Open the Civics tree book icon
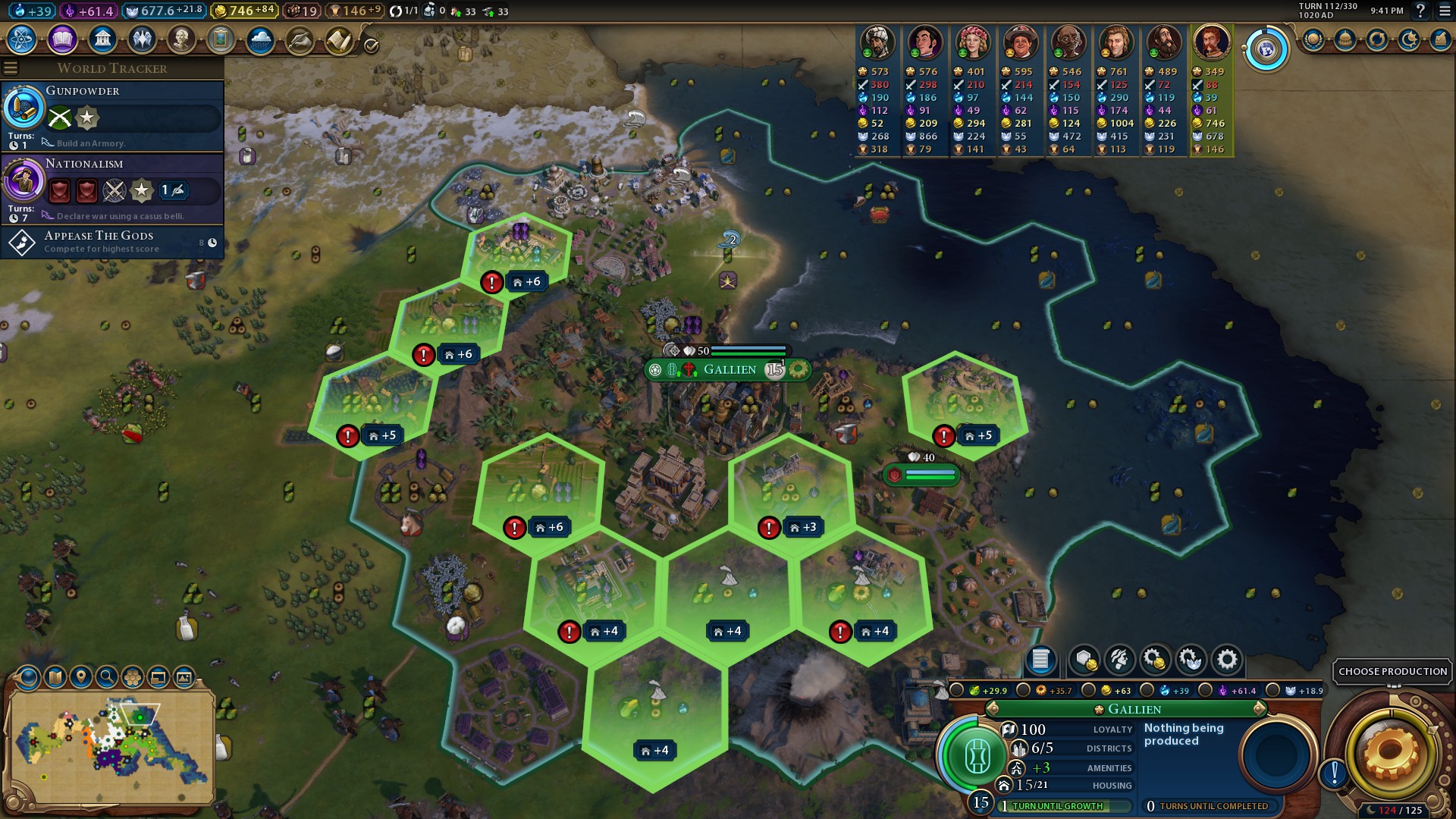The height and width of the screenshot is (819, 1456). point(62,39)
